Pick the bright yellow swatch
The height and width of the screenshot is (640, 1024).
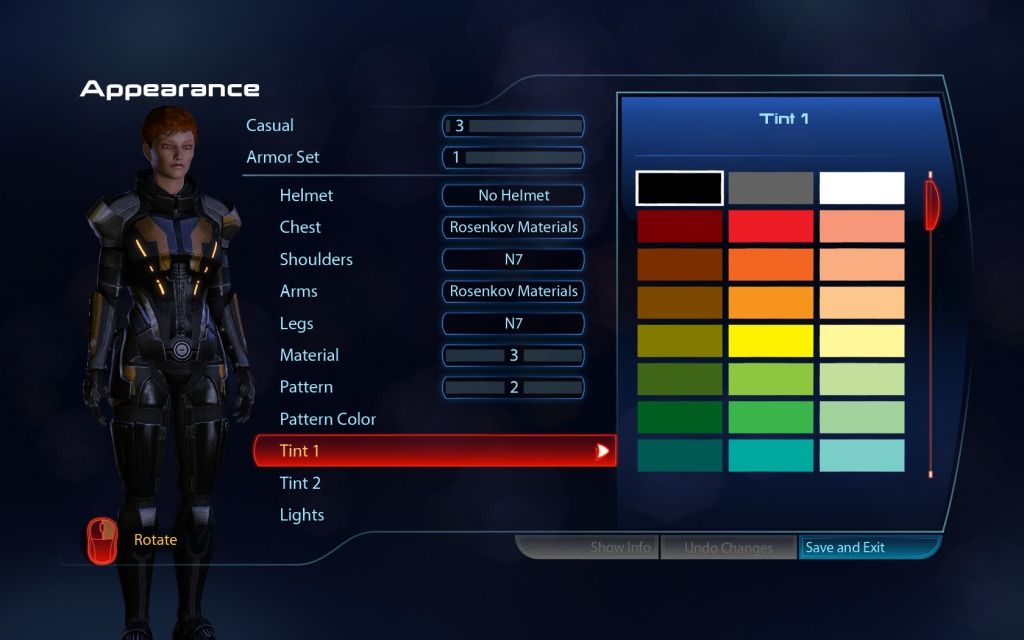click(771, 341)
